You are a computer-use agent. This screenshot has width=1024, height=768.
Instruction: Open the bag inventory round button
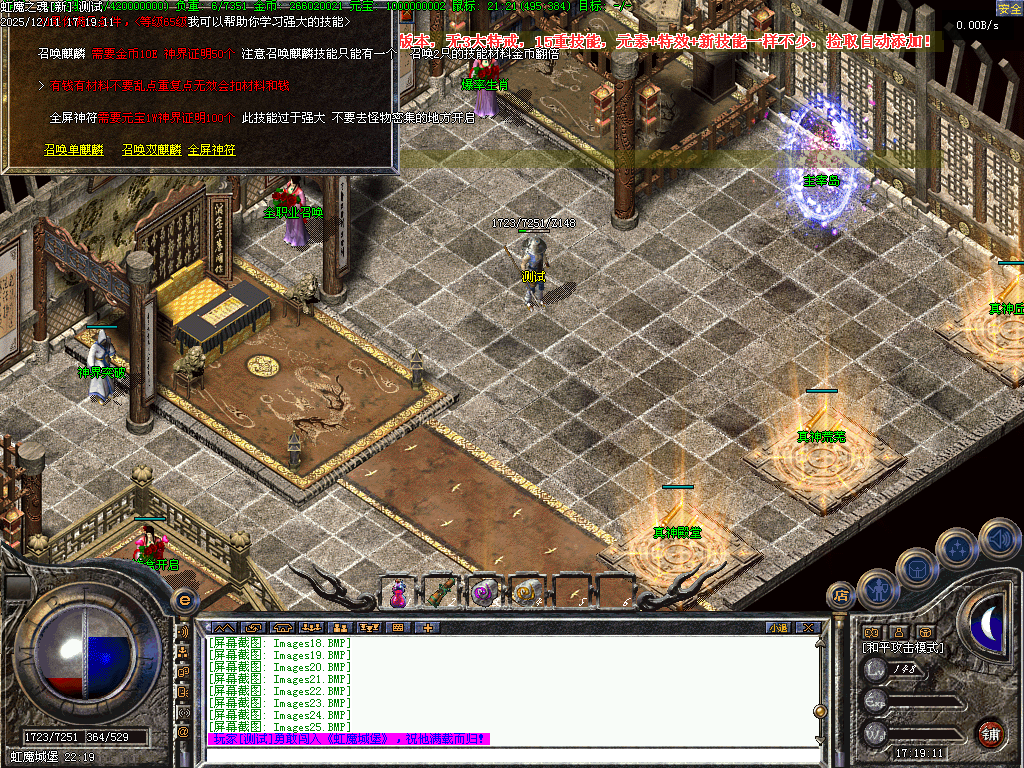tap(917, 568)
